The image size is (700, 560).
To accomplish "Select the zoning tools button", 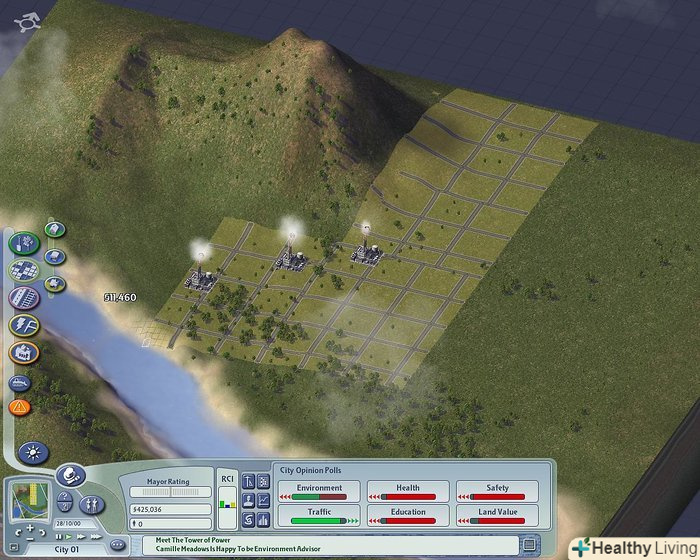I will (x=24, y=270).
